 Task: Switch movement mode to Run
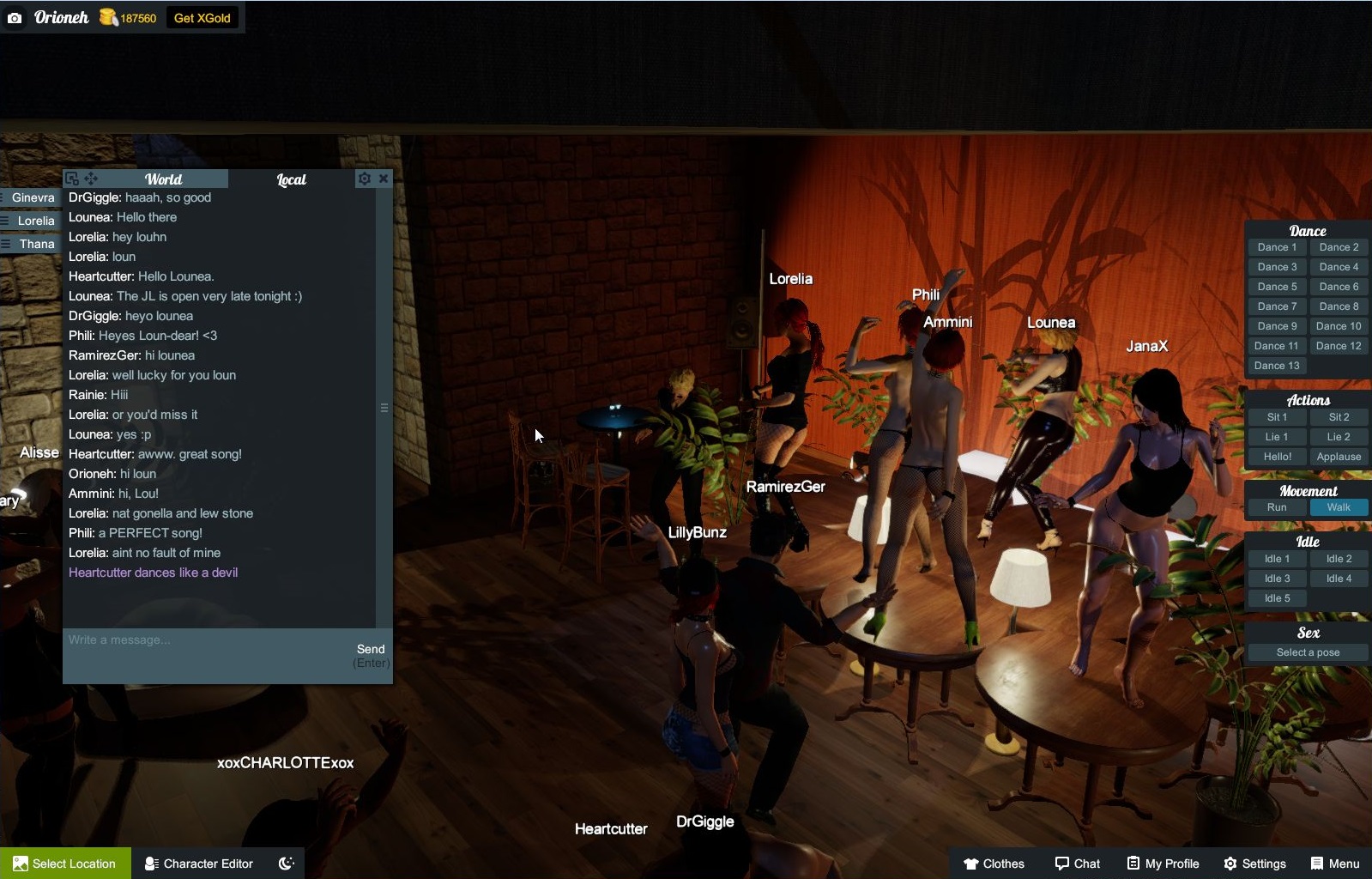click(1277, 507)
